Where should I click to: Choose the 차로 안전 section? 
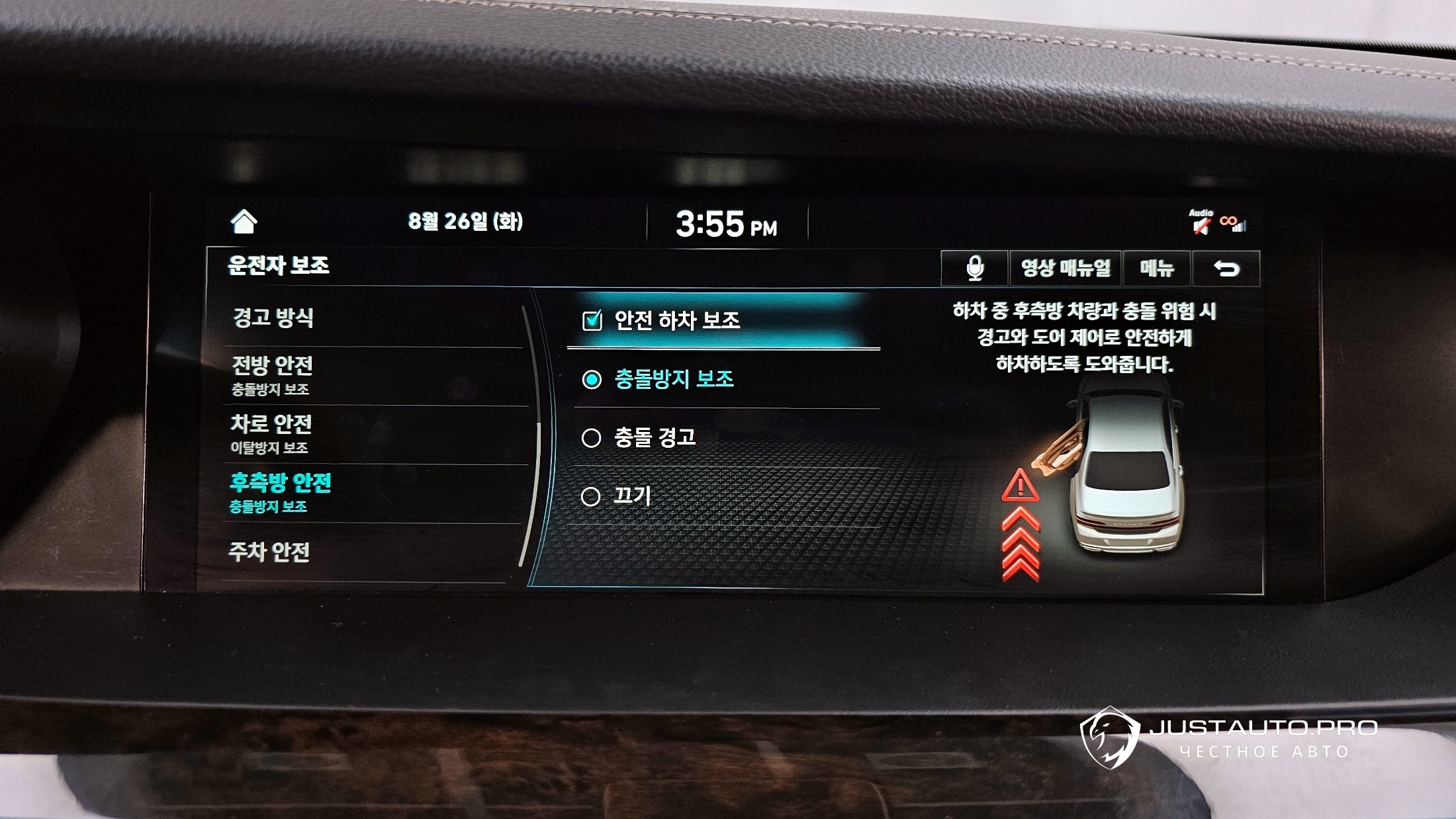pyautogui.click(x=271, y=433)
